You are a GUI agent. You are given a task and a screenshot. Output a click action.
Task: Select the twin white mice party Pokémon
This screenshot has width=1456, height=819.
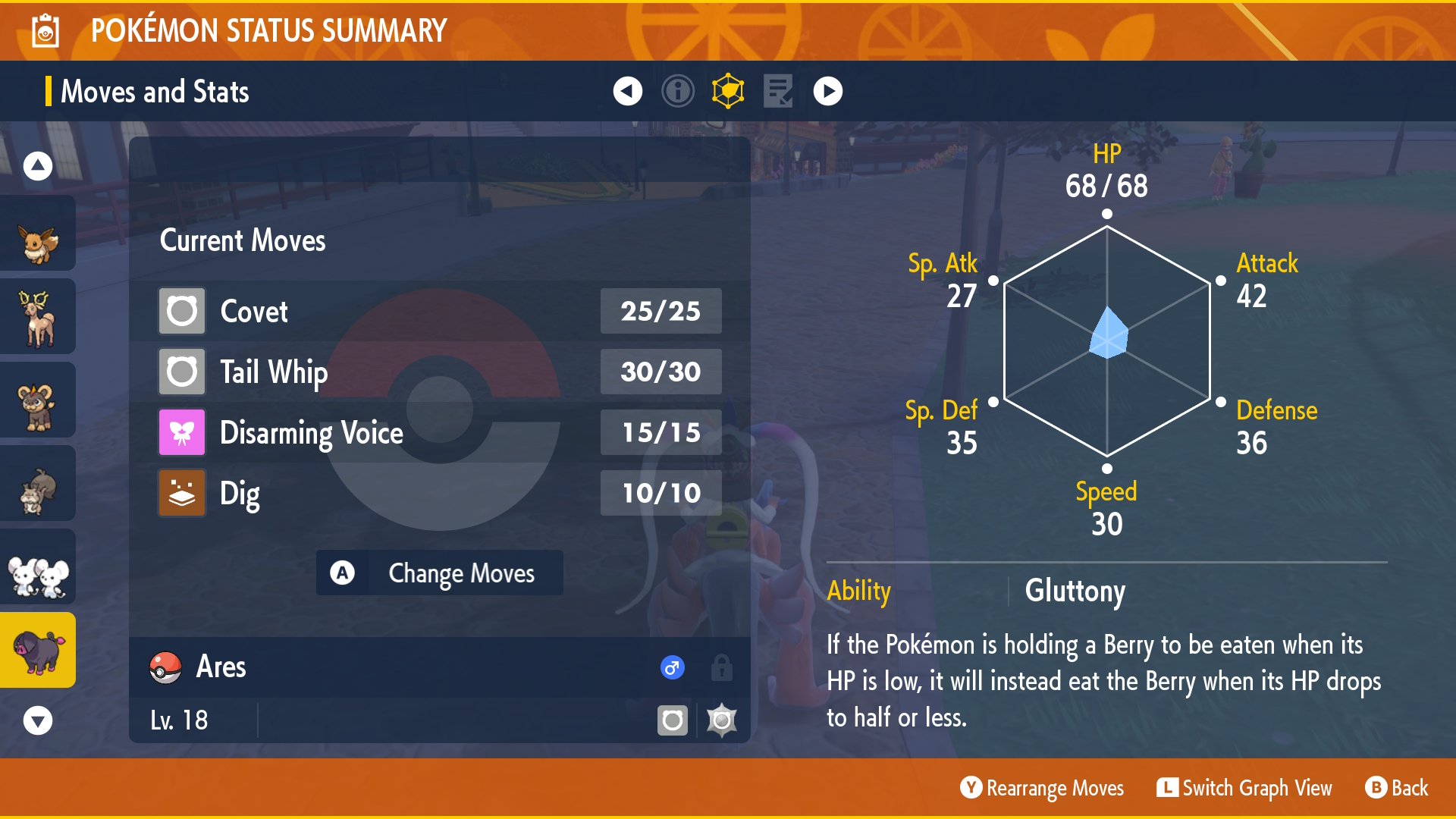38,567
